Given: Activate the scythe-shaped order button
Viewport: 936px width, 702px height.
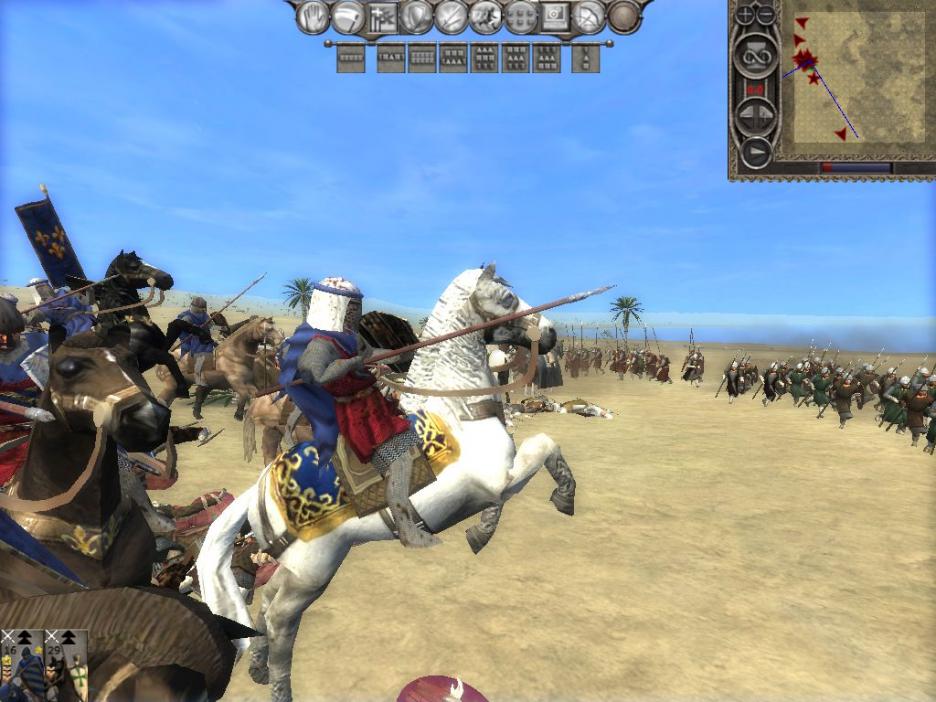Looking at the screenshot, I should tap(348, 17).
